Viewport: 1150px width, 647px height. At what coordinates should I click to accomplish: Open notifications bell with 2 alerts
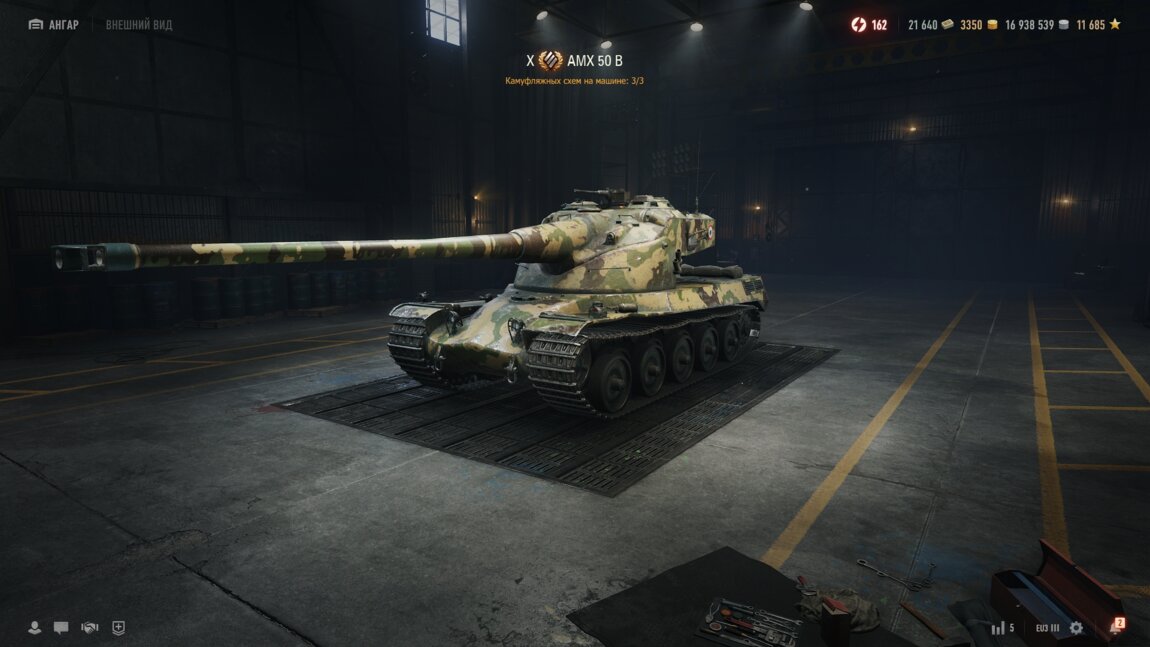coord(1115,628)
